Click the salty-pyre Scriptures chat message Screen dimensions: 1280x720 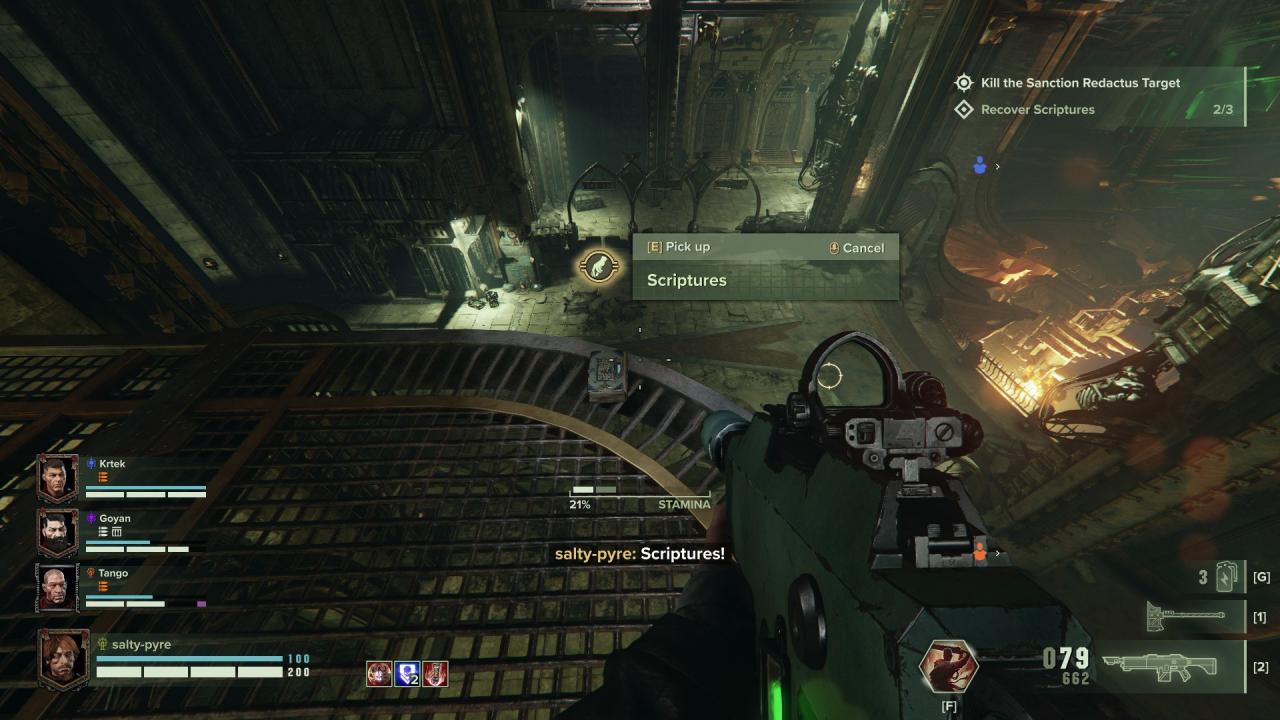coord(640,554)
